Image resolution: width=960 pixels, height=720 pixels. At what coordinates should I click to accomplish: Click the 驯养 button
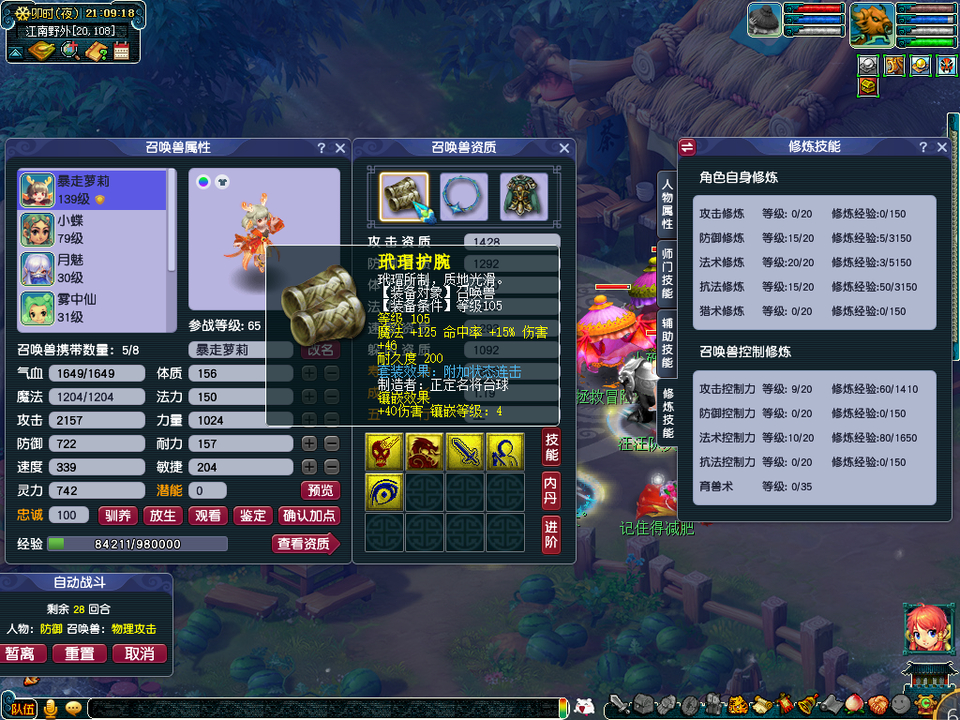(x=117, y=516)
